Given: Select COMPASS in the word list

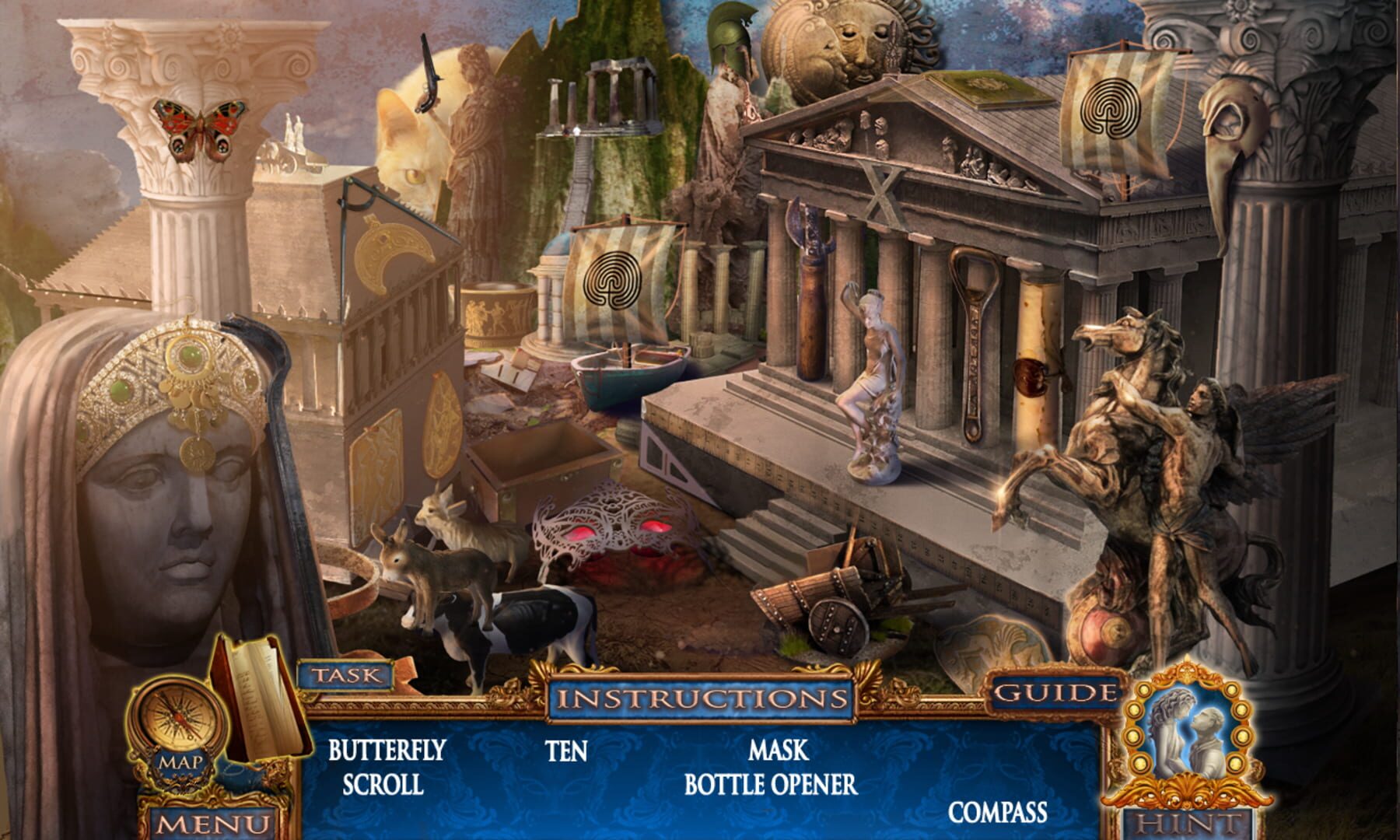Looking at the screenshot, I should coord(998,813).
